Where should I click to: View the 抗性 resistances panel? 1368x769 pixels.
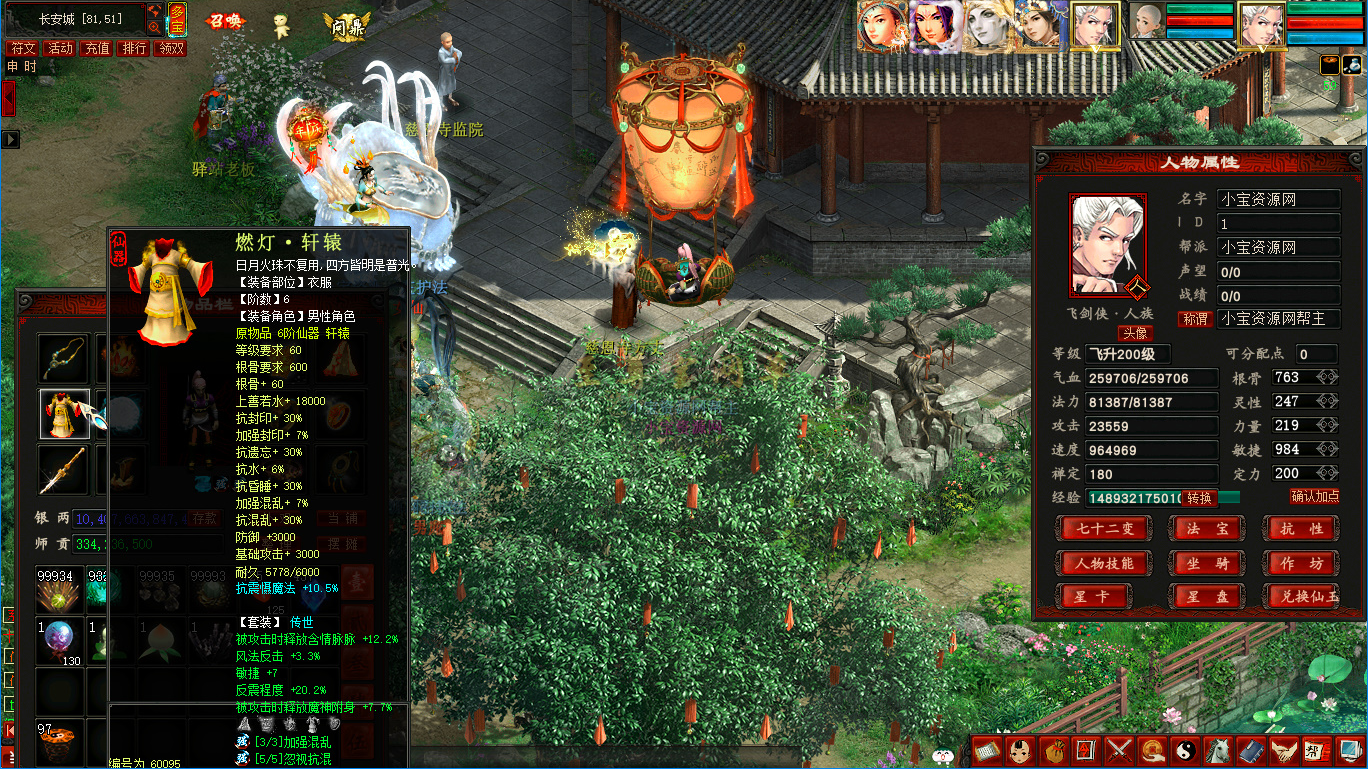click(1301, 528)
